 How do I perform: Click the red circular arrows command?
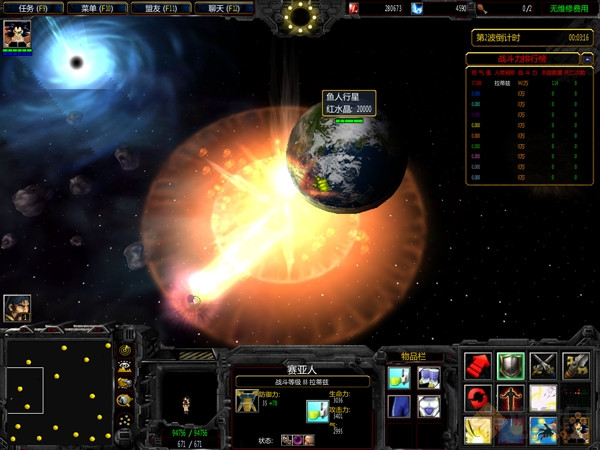pos(478,398)
